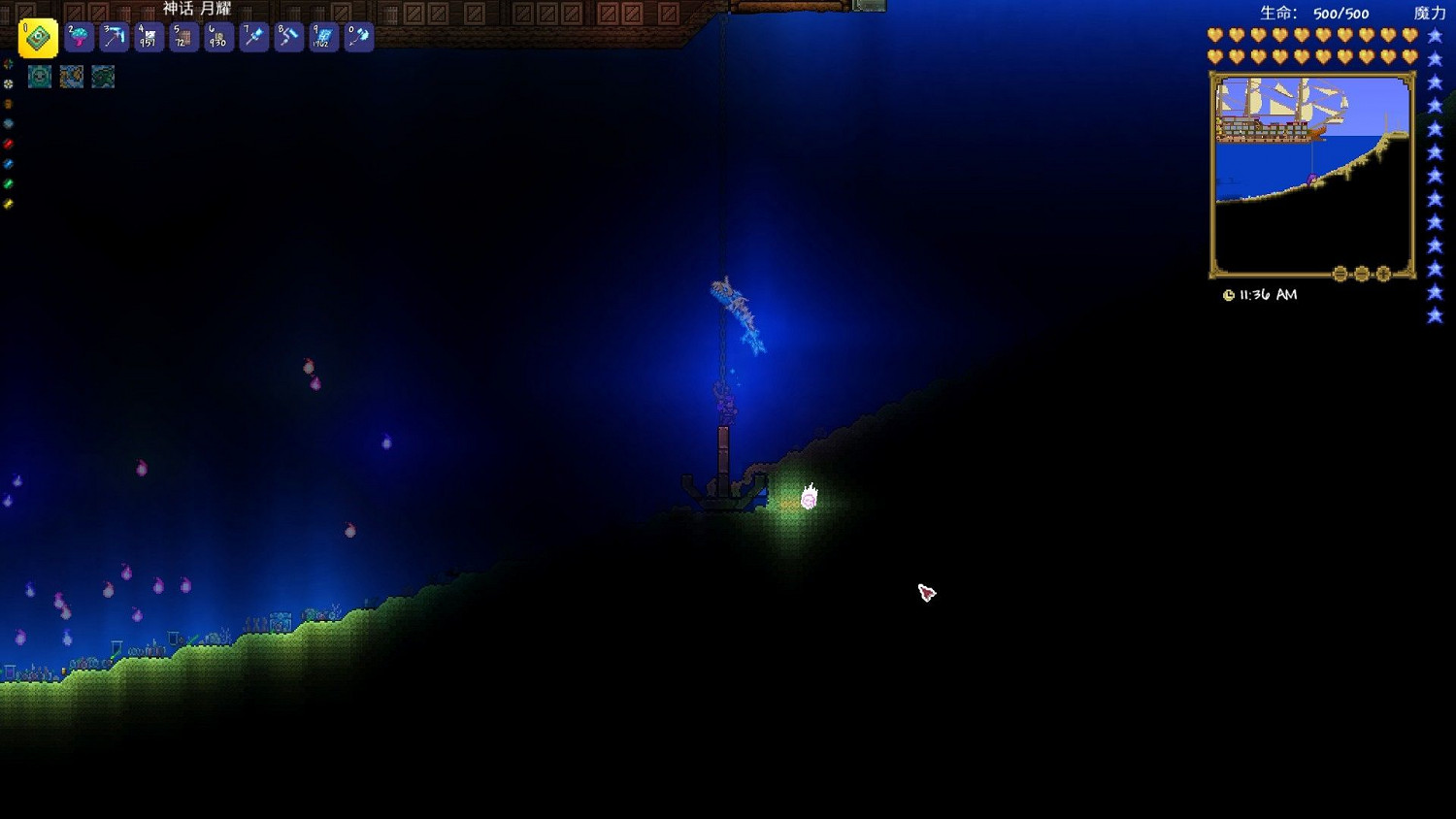Toggle blue wire visibility on the left sidebar

point(8,162)
